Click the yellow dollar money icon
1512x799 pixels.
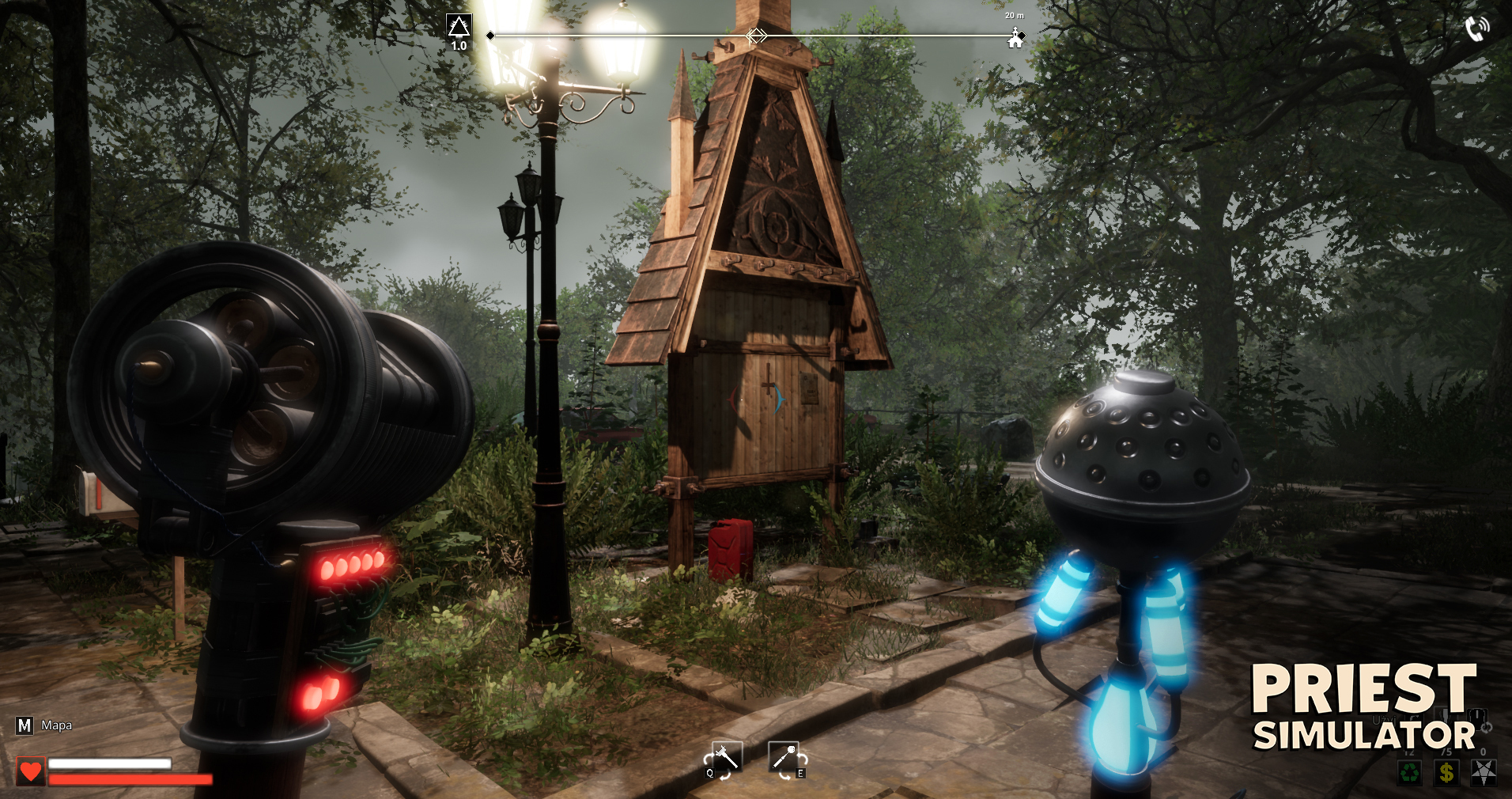pyautogui.click(x=1446, y=772)
